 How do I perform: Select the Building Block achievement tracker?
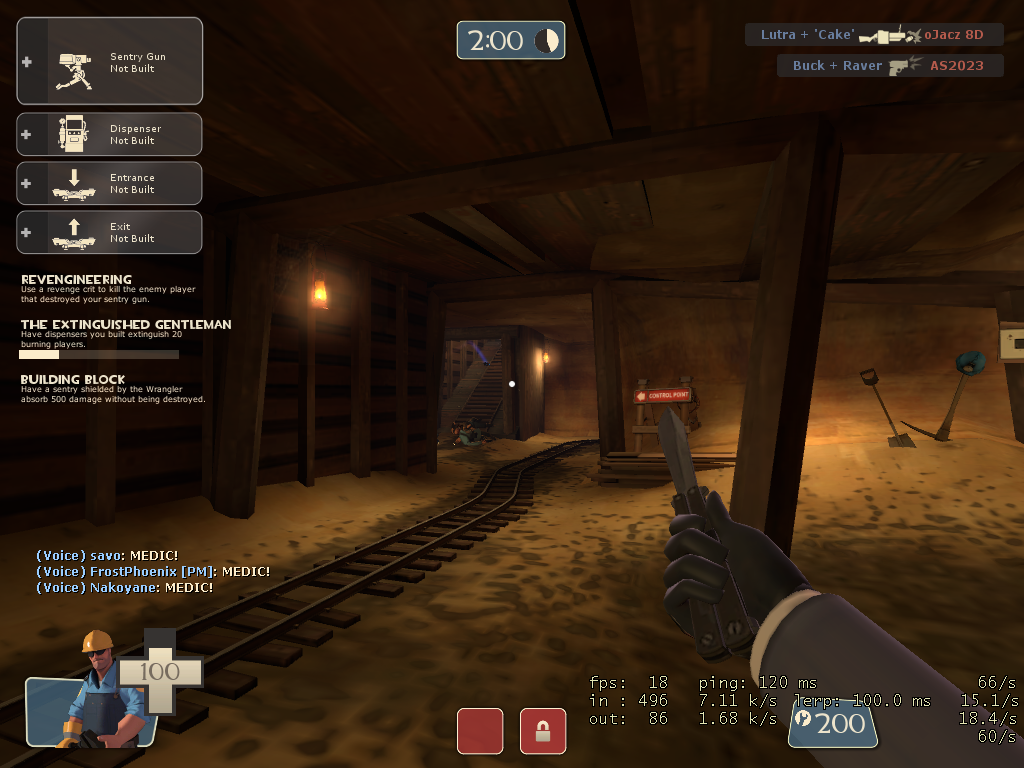click(112, 388)
